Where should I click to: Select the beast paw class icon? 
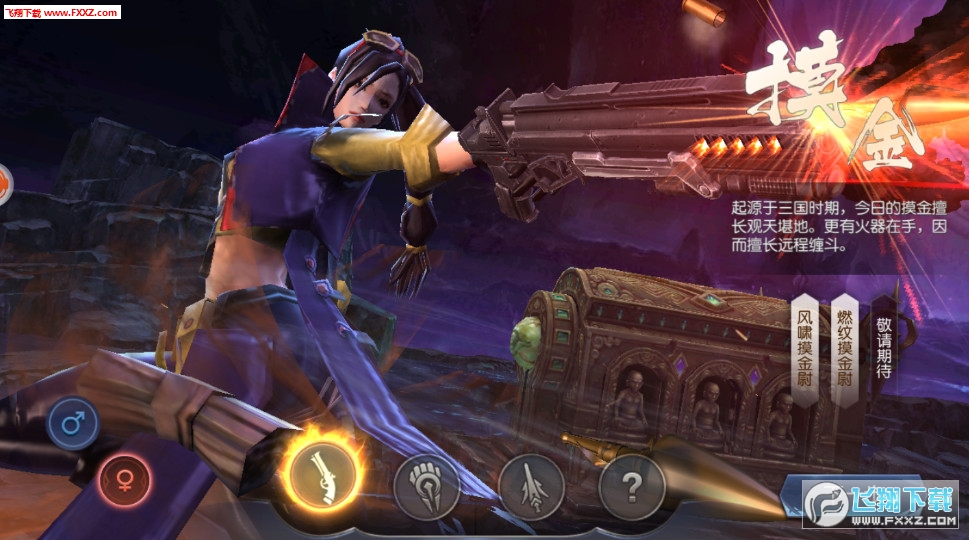tap(426, 487)
